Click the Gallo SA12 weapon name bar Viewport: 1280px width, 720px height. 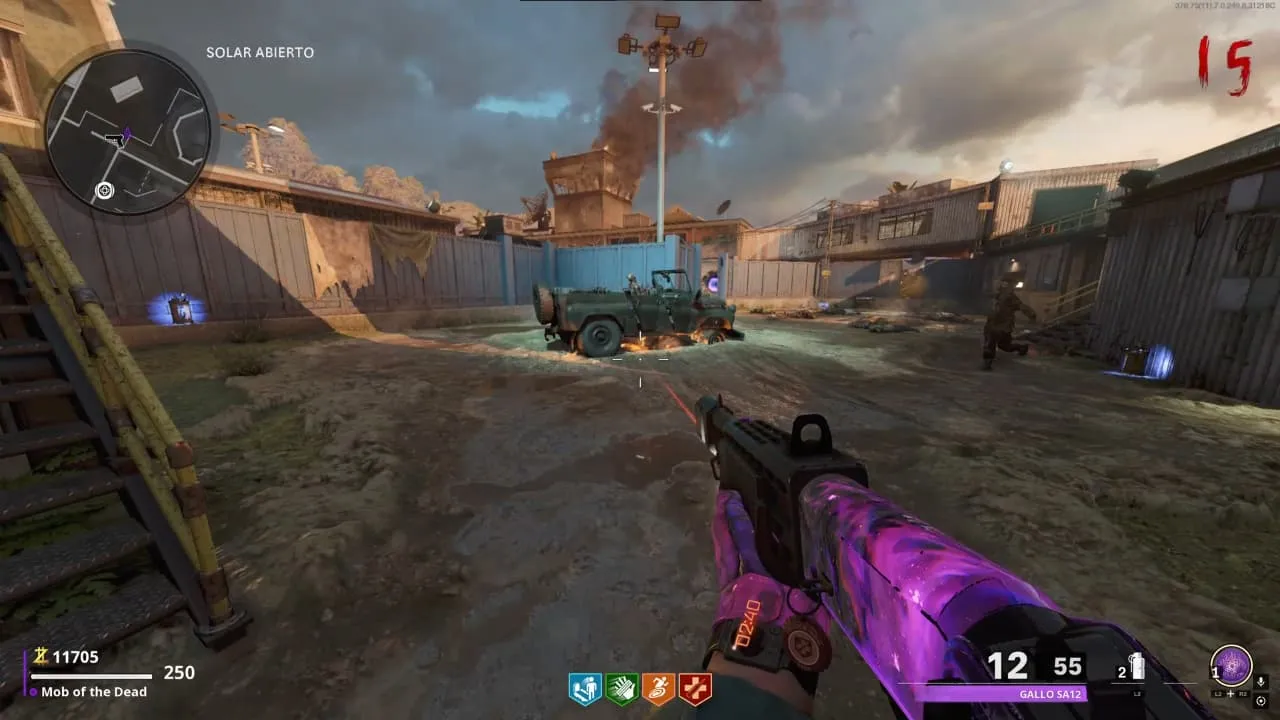1001,694
